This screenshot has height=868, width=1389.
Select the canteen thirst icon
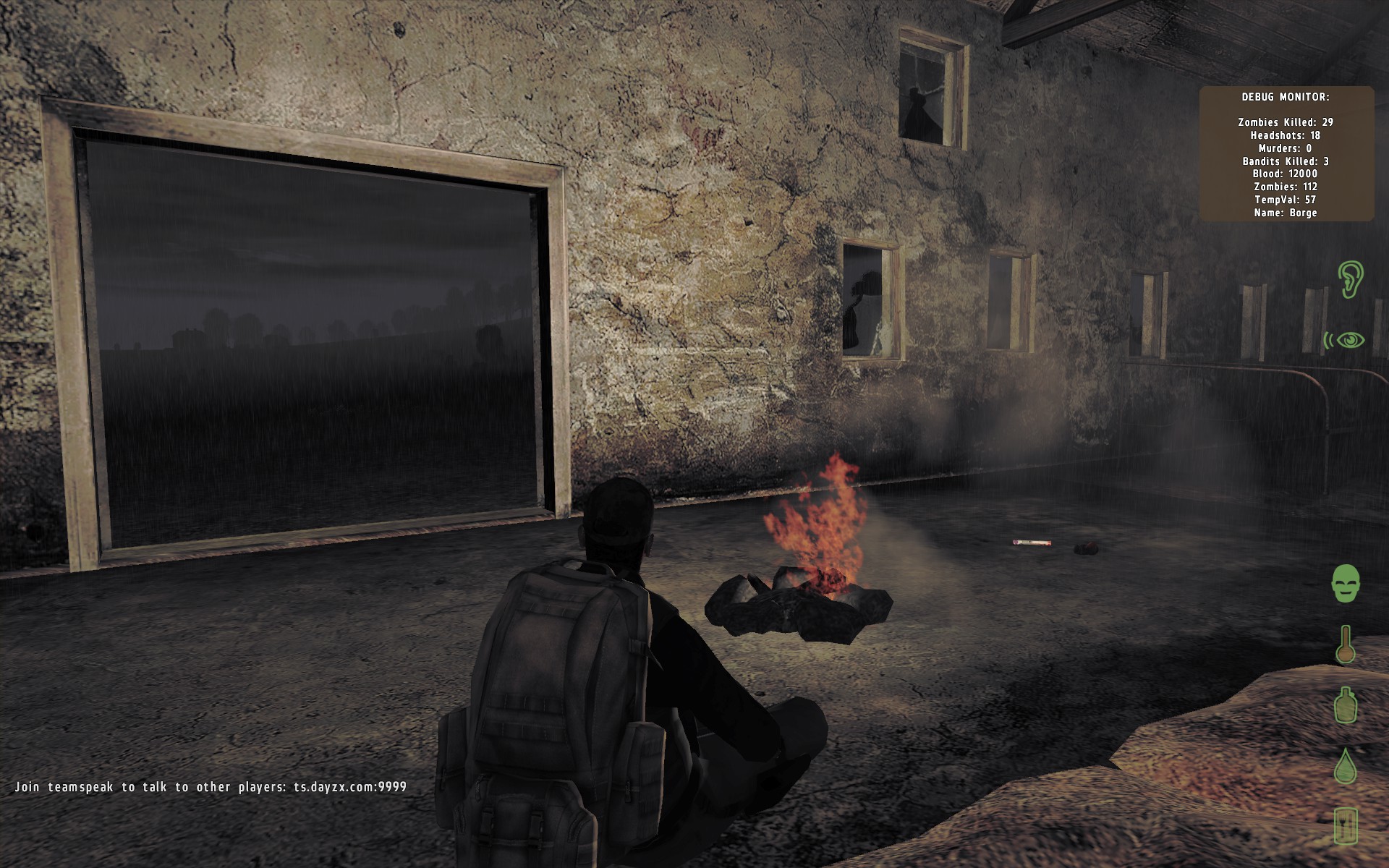click(x=1345, y=705)
